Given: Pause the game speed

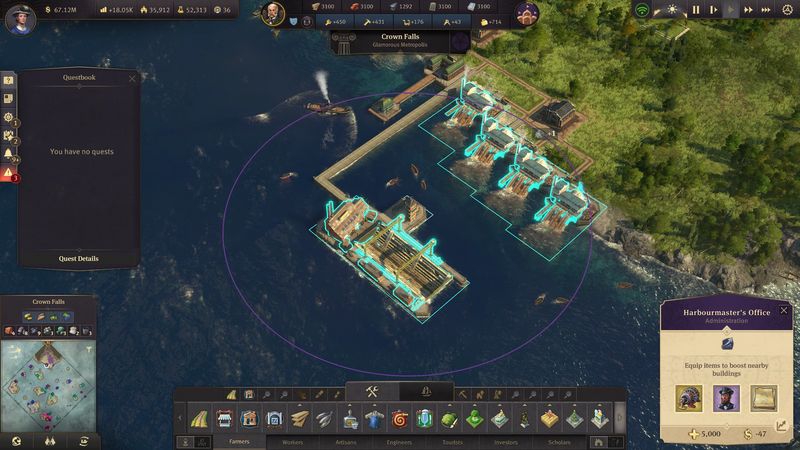Looking at the screenshot, I should (x=696, y=10).
